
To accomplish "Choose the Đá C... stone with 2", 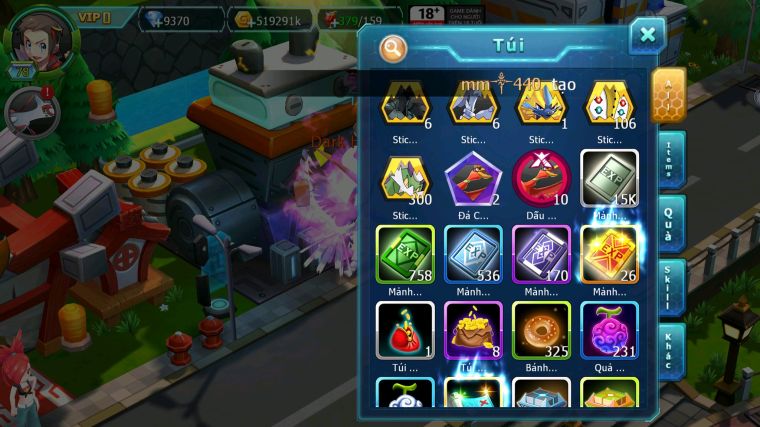I will [x=473, y=178].
